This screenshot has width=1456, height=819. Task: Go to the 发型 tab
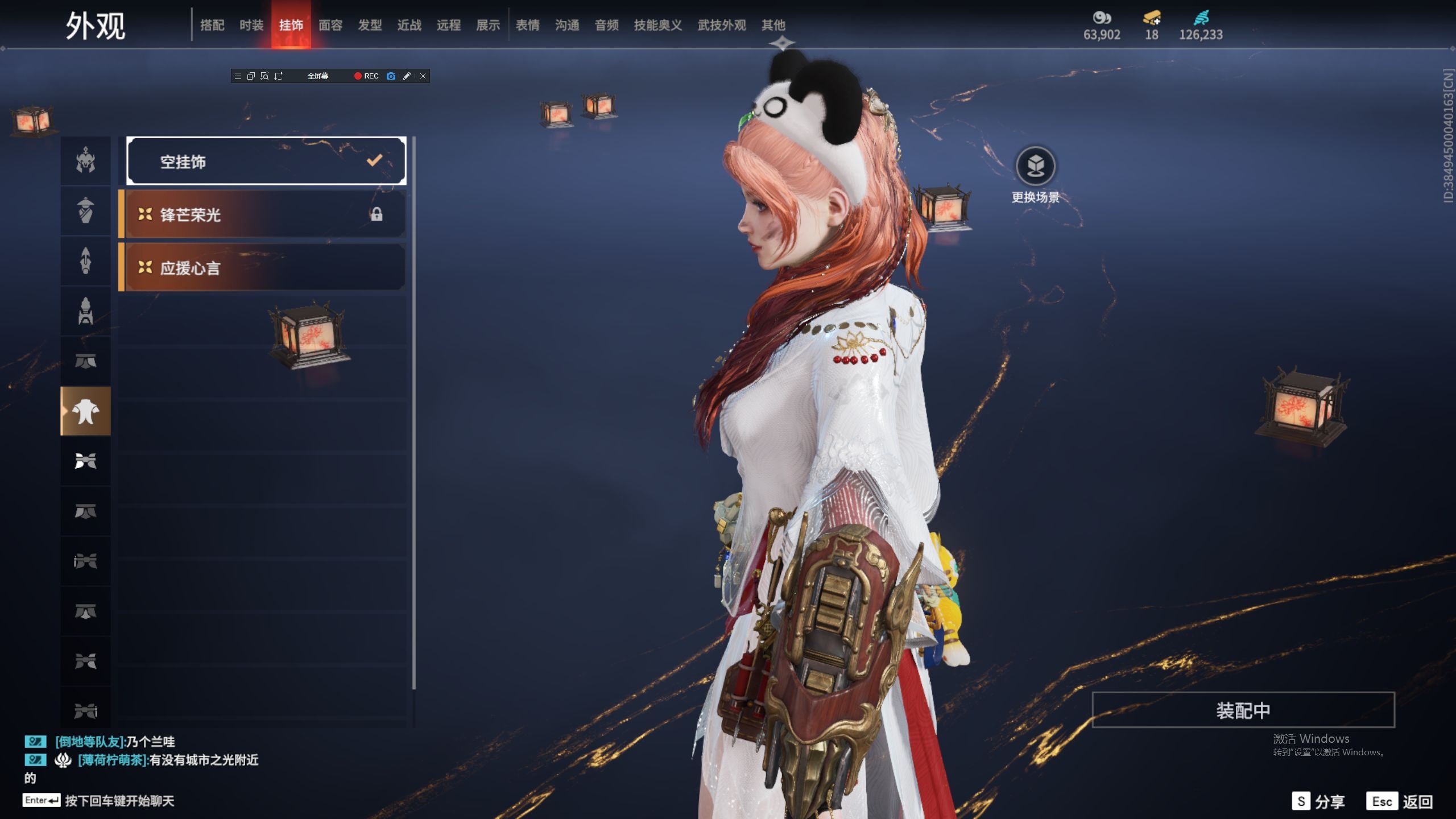pos(370,25)
